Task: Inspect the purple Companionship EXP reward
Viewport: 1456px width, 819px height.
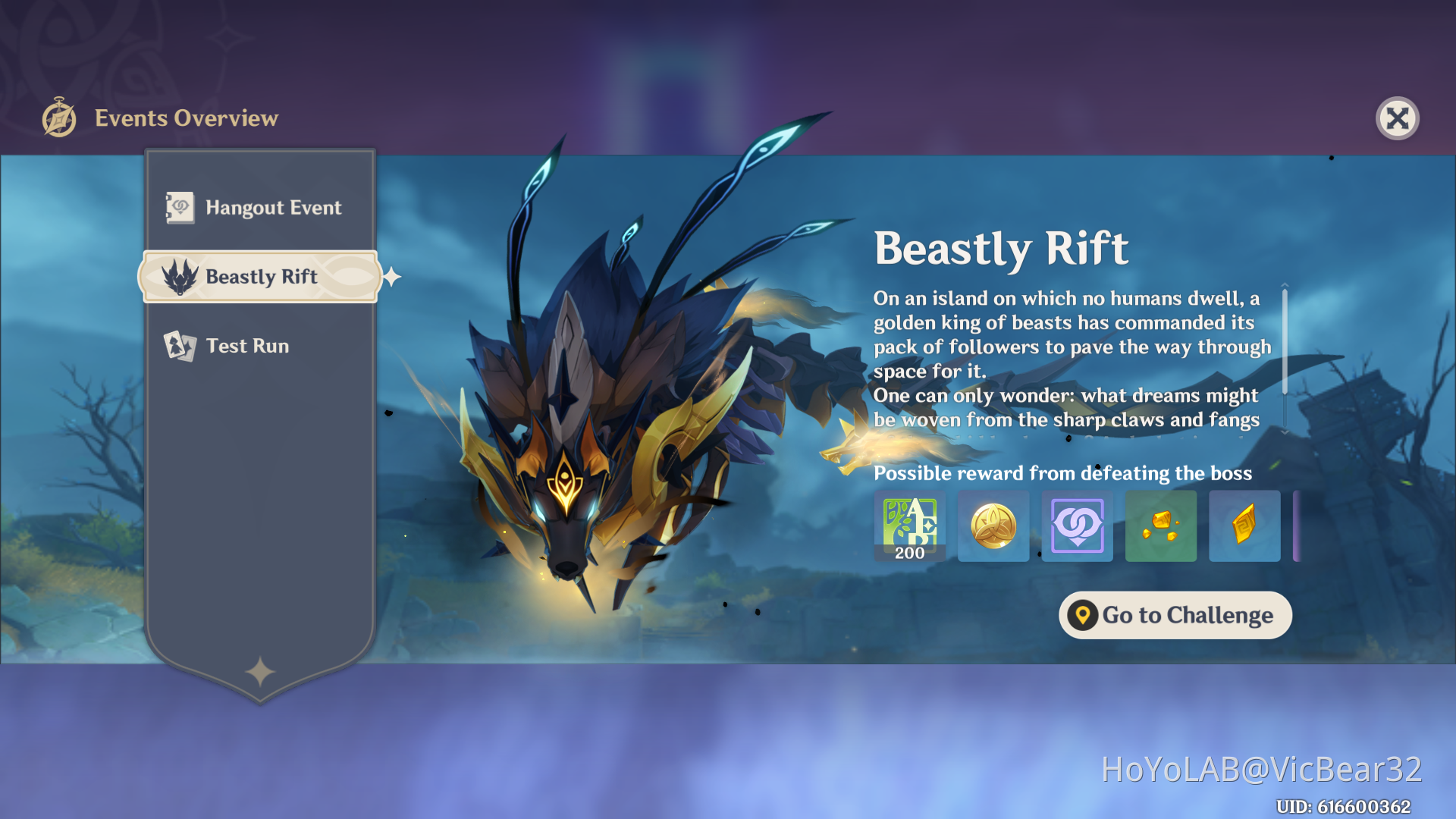Action: 1077,526
